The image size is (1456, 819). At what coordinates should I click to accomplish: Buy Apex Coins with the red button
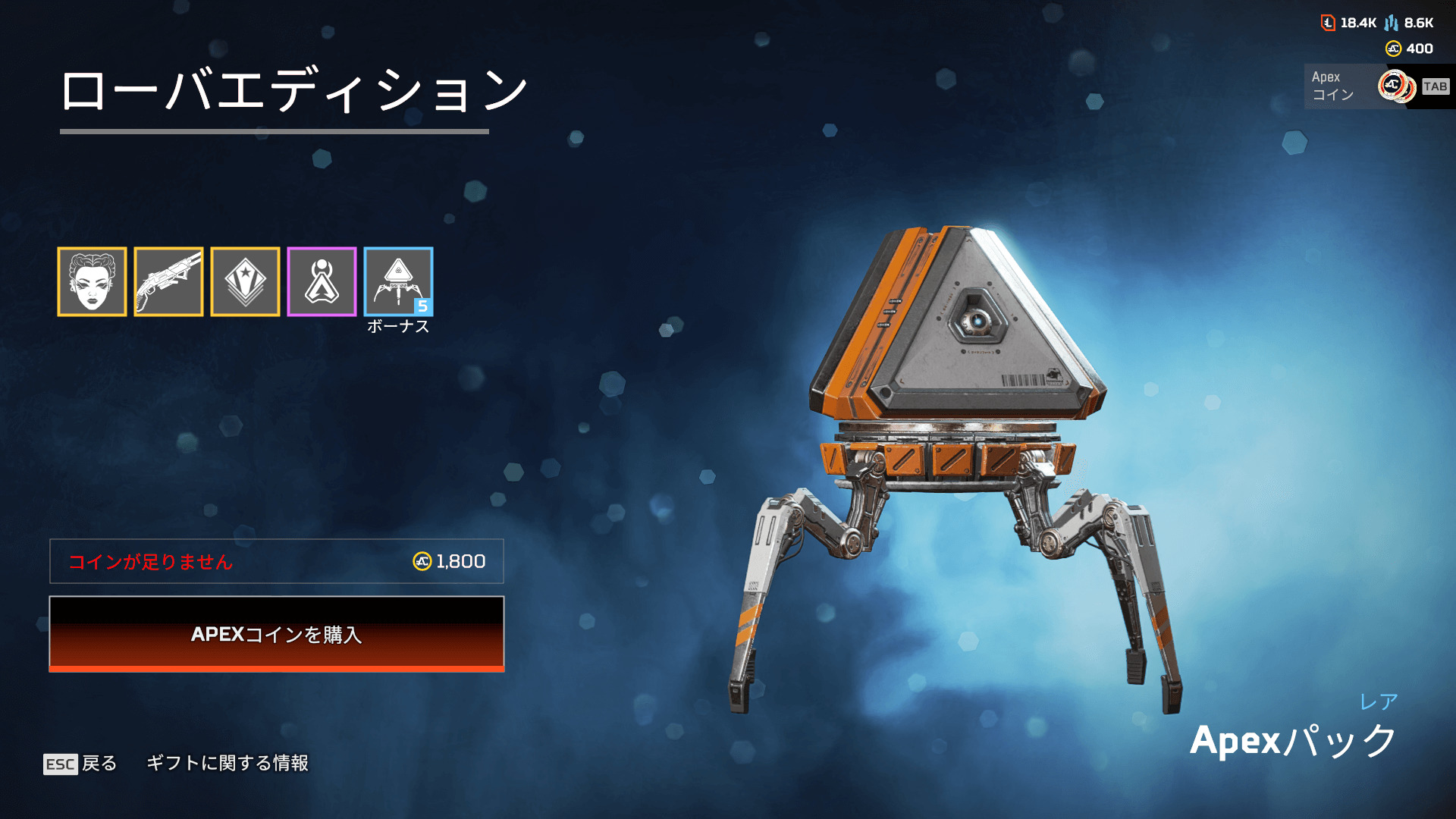point(277,634)
